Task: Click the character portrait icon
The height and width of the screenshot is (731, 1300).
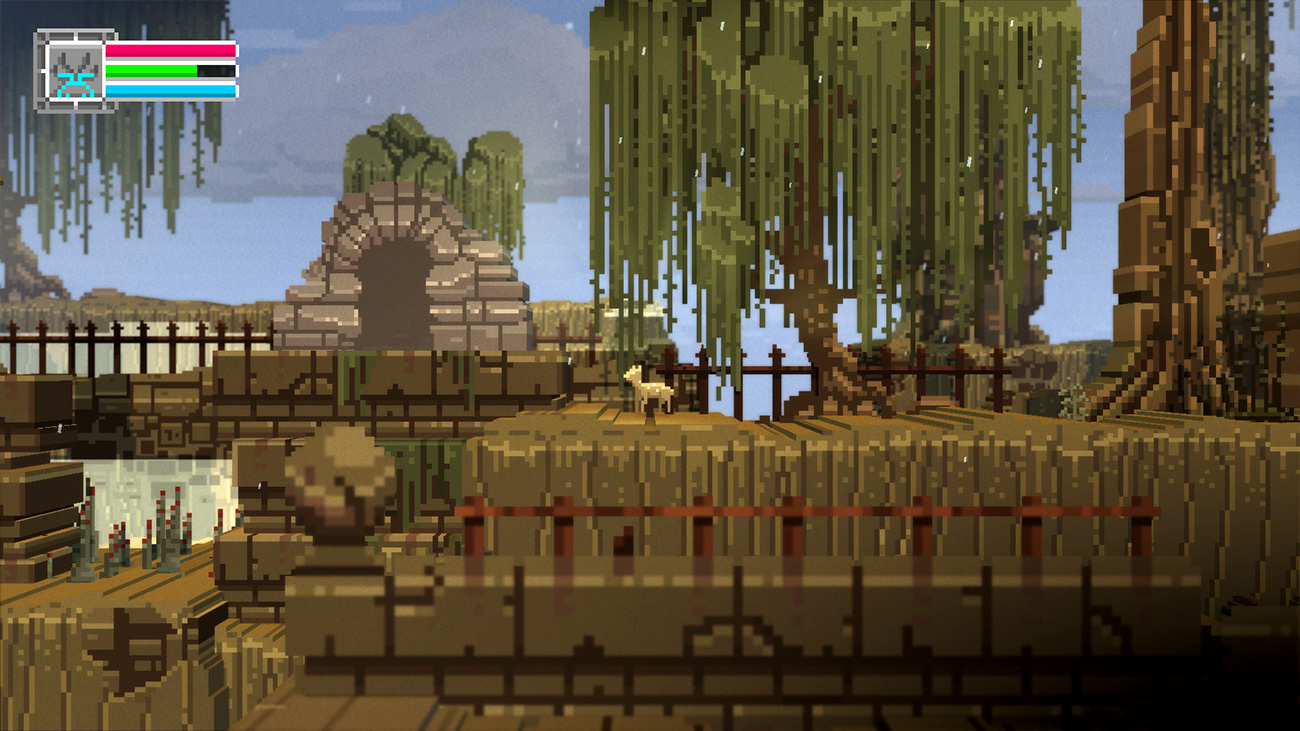Action: [75, 72]
